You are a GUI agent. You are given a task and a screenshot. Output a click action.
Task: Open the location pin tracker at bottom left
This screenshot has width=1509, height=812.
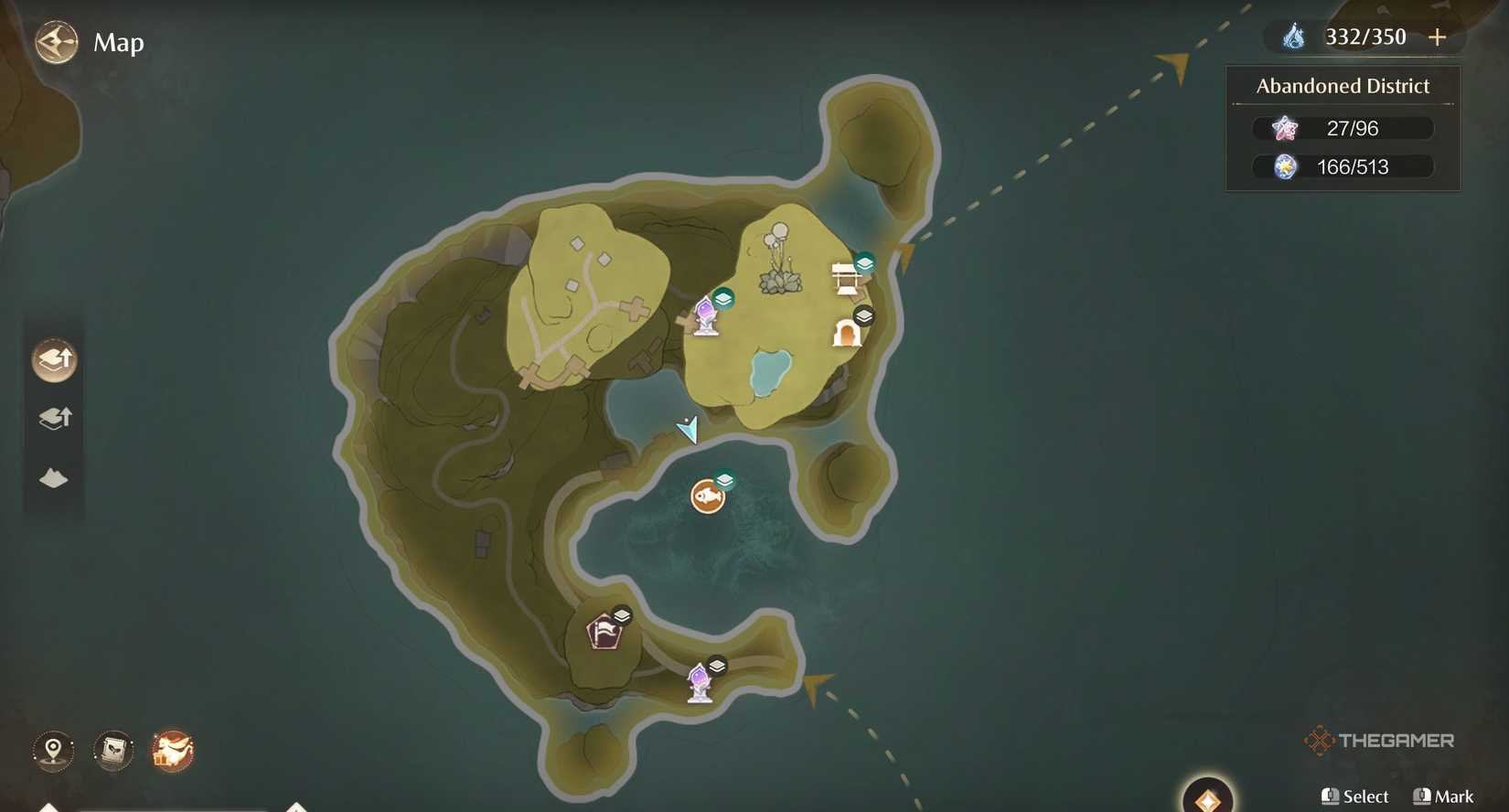point(51,751)
